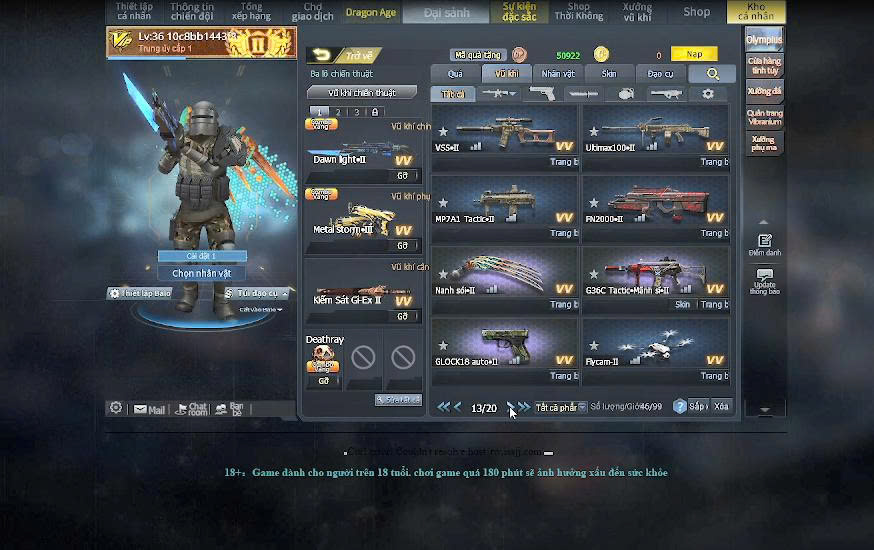Switch to the Nhân vật tab

click(x=558, y=74)
